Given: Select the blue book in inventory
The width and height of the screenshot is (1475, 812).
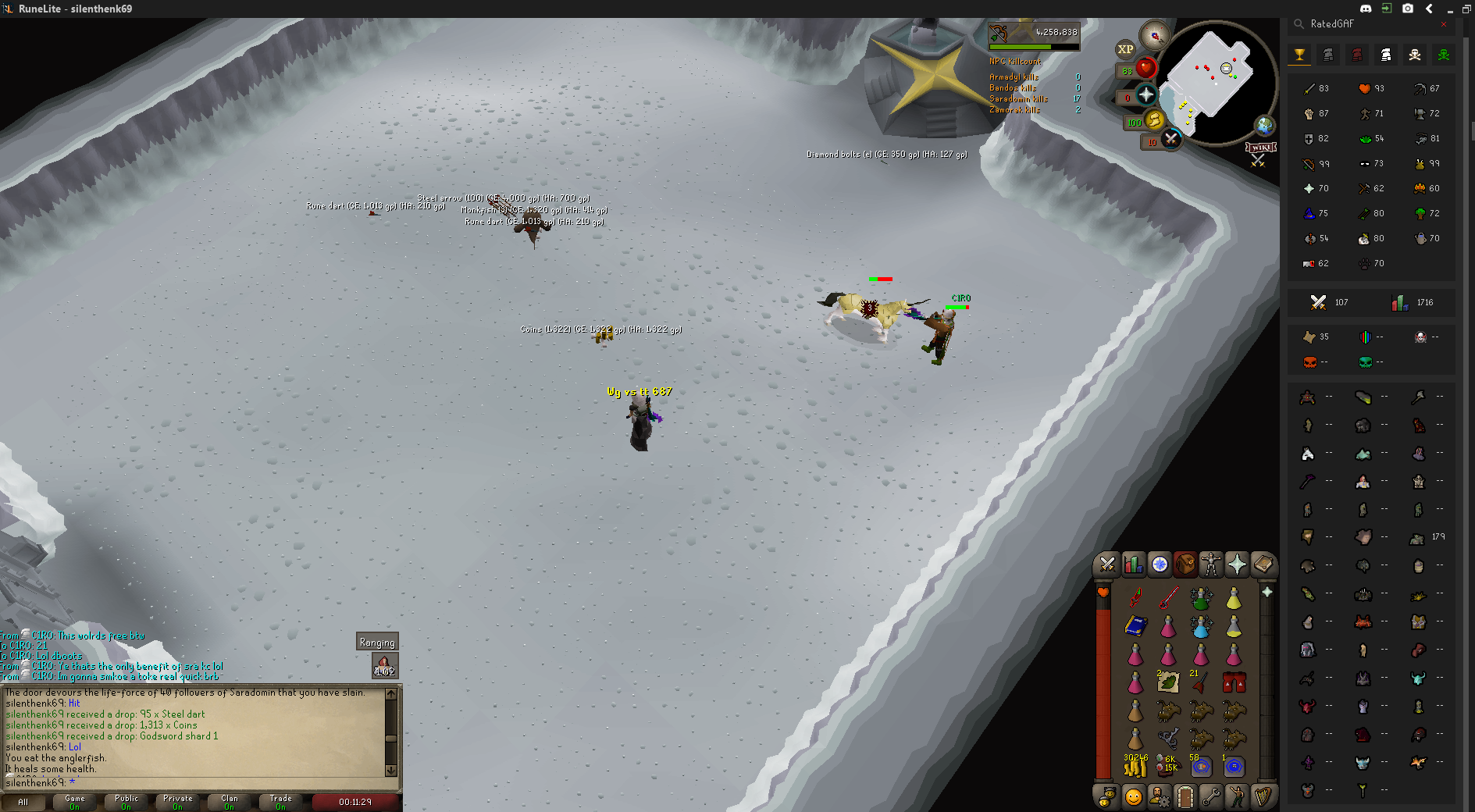Looking at the screenshot, I should click(x=1135, y=626).
